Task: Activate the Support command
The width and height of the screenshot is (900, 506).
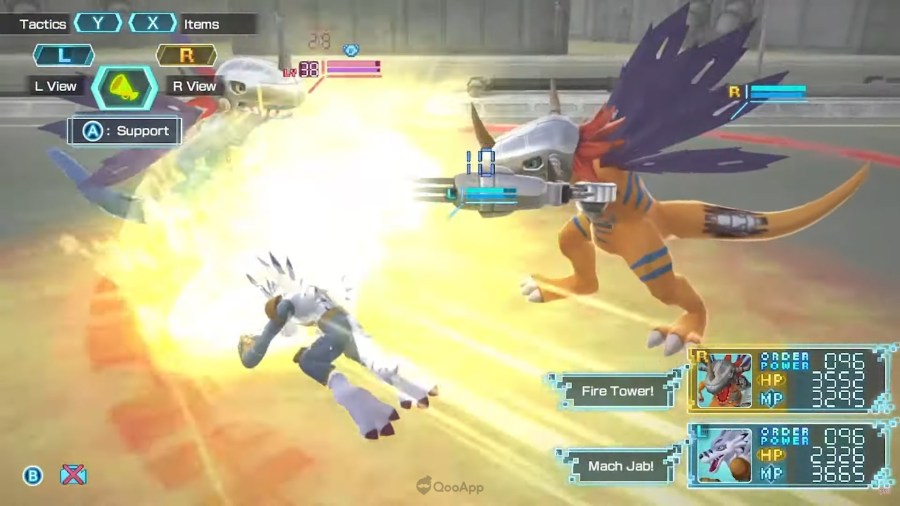Action: coord(125,130)
